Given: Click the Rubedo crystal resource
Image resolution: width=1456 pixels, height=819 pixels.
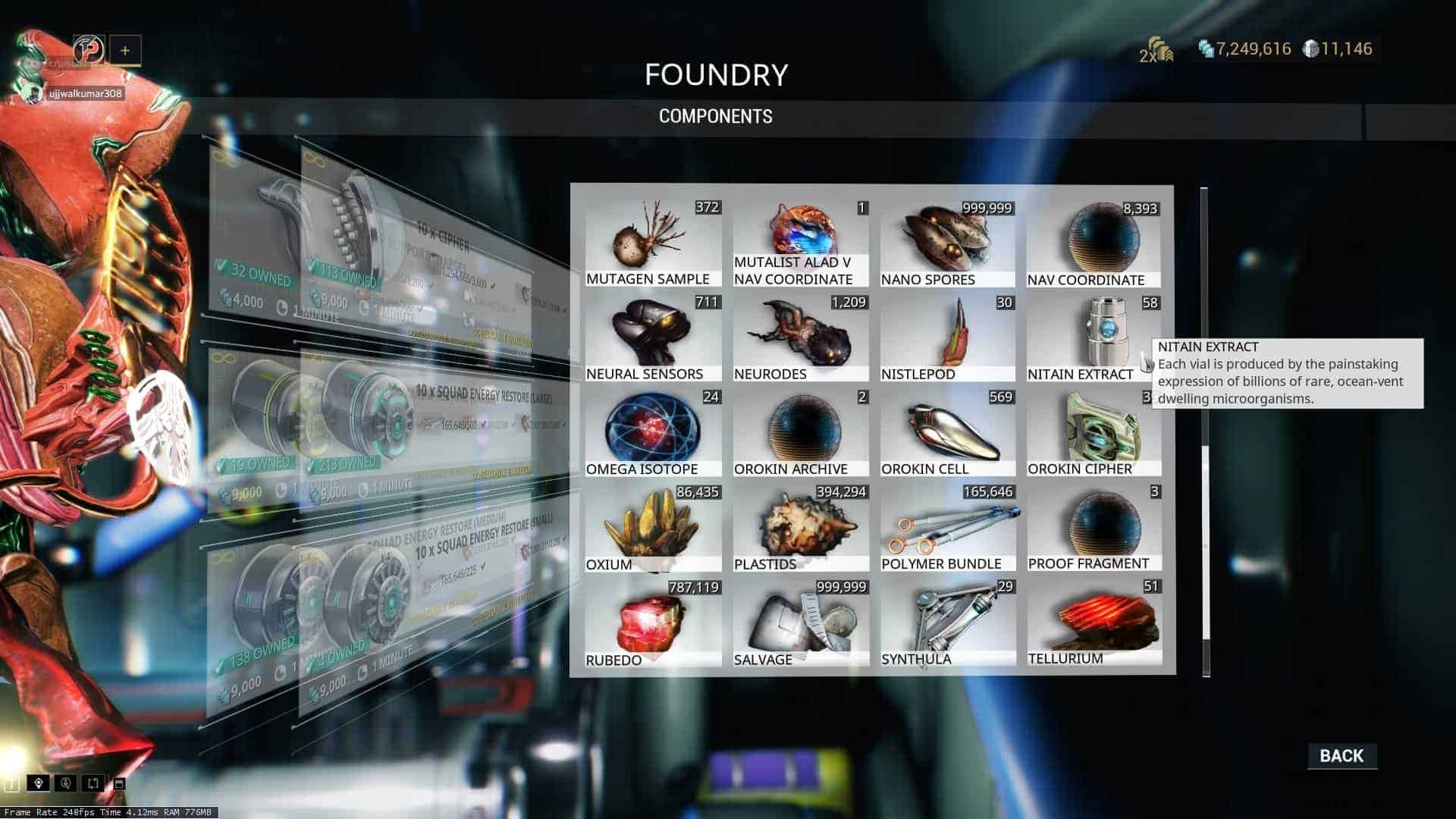Looking at the screenshot, I should pos(653,622).
